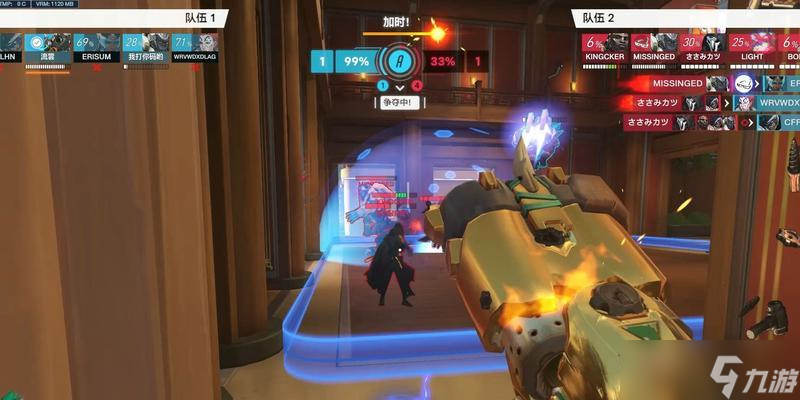Select ERISUM's player card
The height and width of the screenshot is (400, 800).
coord(96,47)
